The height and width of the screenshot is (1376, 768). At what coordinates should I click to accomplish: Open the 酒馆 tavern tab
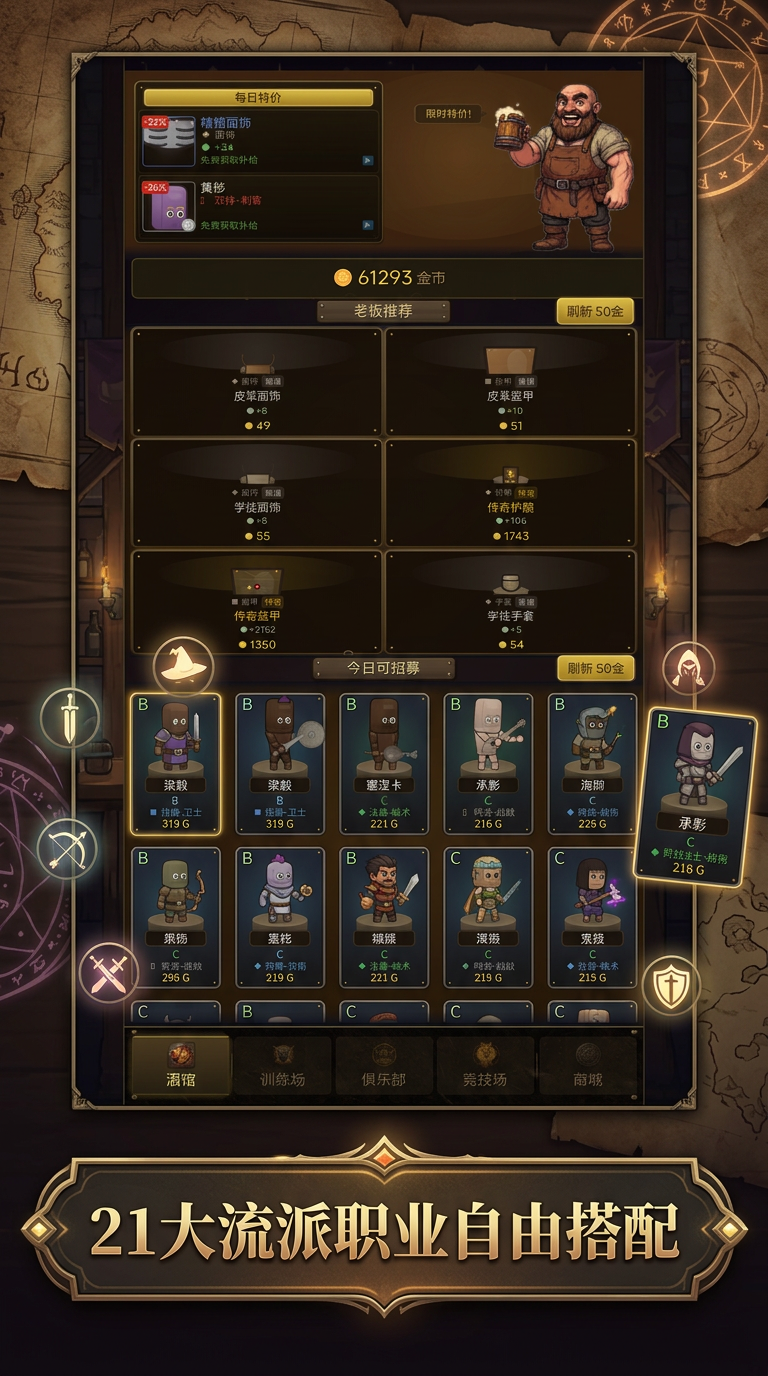[x=181, y=1066]
